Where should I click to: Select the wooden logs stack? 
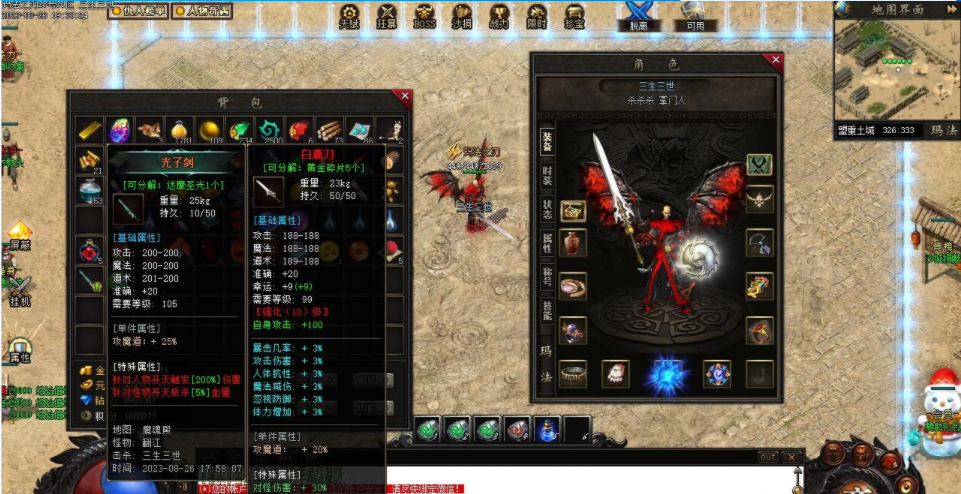point(329,130)
